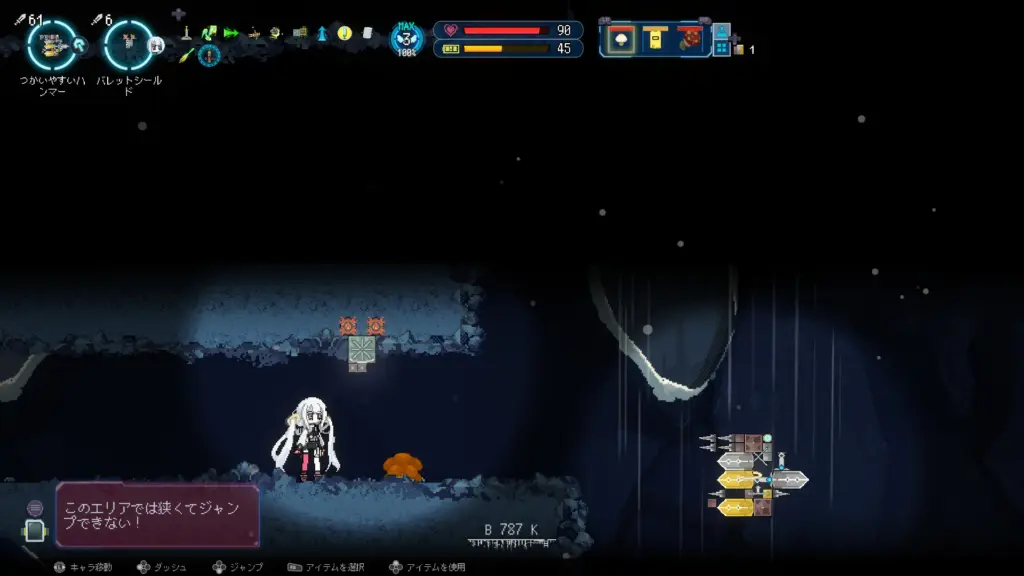Open the blue grid inventory icon
The image size is (1024, 576).
(x=721, y=48)
